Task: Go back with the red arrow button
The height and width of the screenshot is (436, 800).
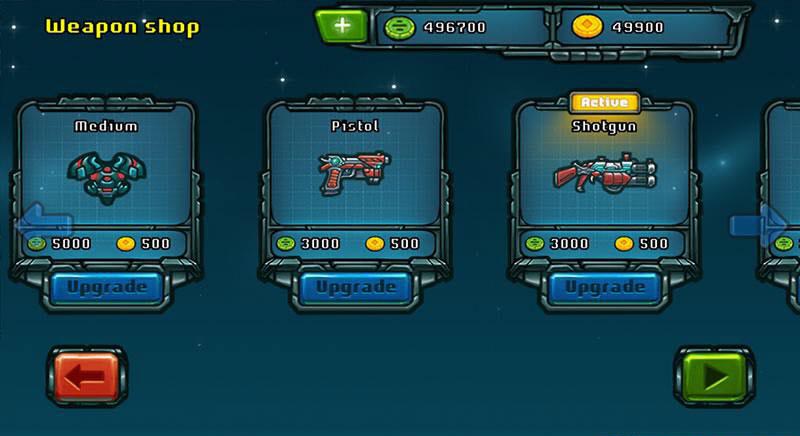Action: coord(86,378)
